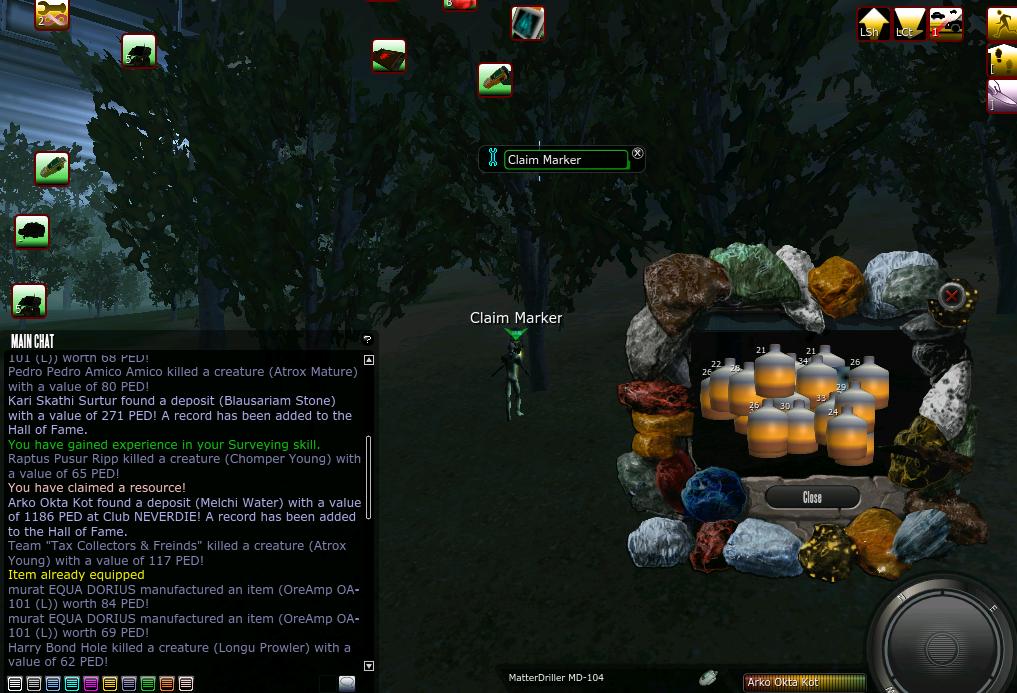Click the radar compass dial
The height and width of the screenshot is (693, 1017).
(x=942, y=640)
